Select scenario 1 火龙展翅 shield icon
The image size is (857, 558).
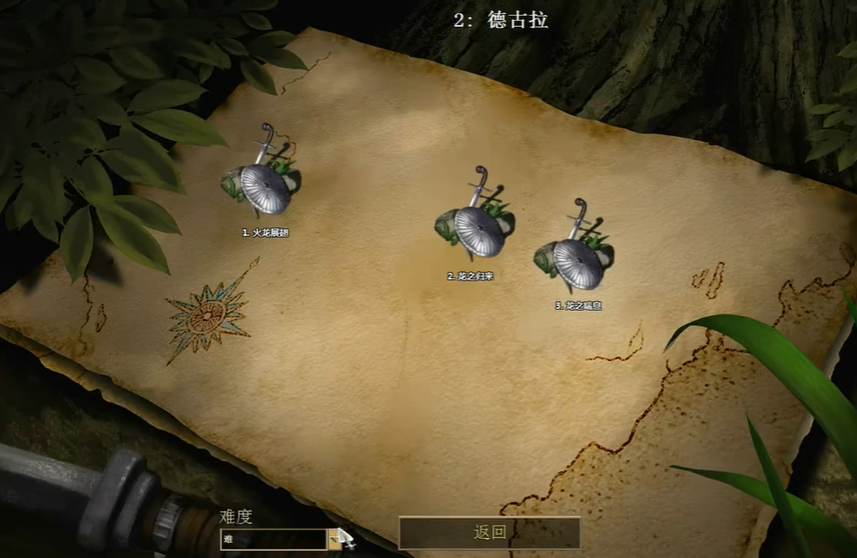(263, 186)
